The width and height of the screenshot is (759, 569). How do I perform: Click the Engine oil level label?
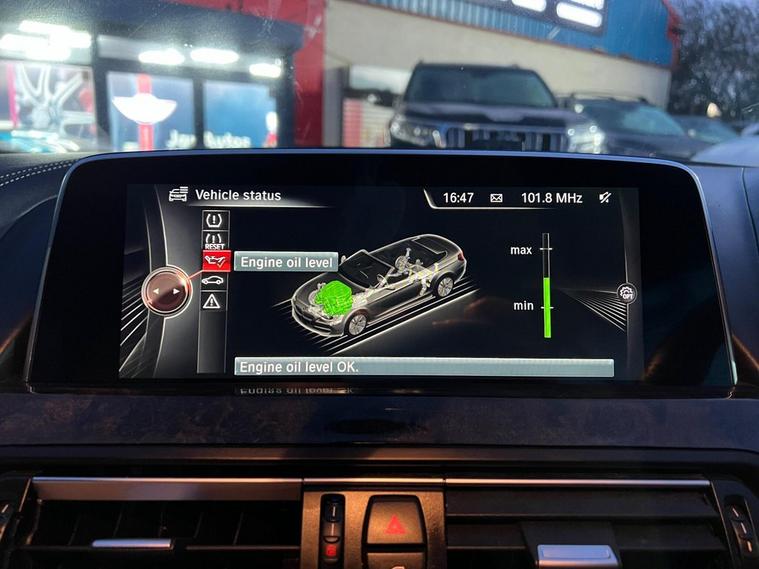pos(286,262)
